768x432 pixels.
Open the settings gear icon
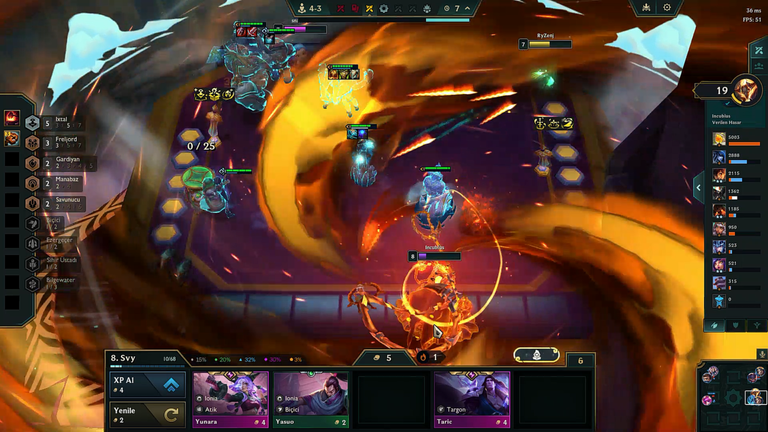[667, 8]
